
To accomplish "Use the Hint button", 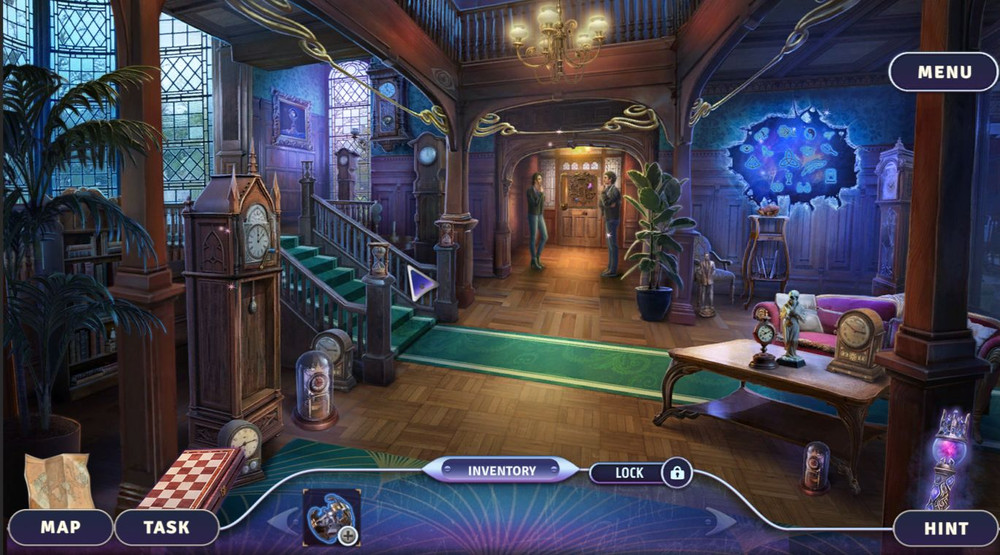I will point(945,528).
